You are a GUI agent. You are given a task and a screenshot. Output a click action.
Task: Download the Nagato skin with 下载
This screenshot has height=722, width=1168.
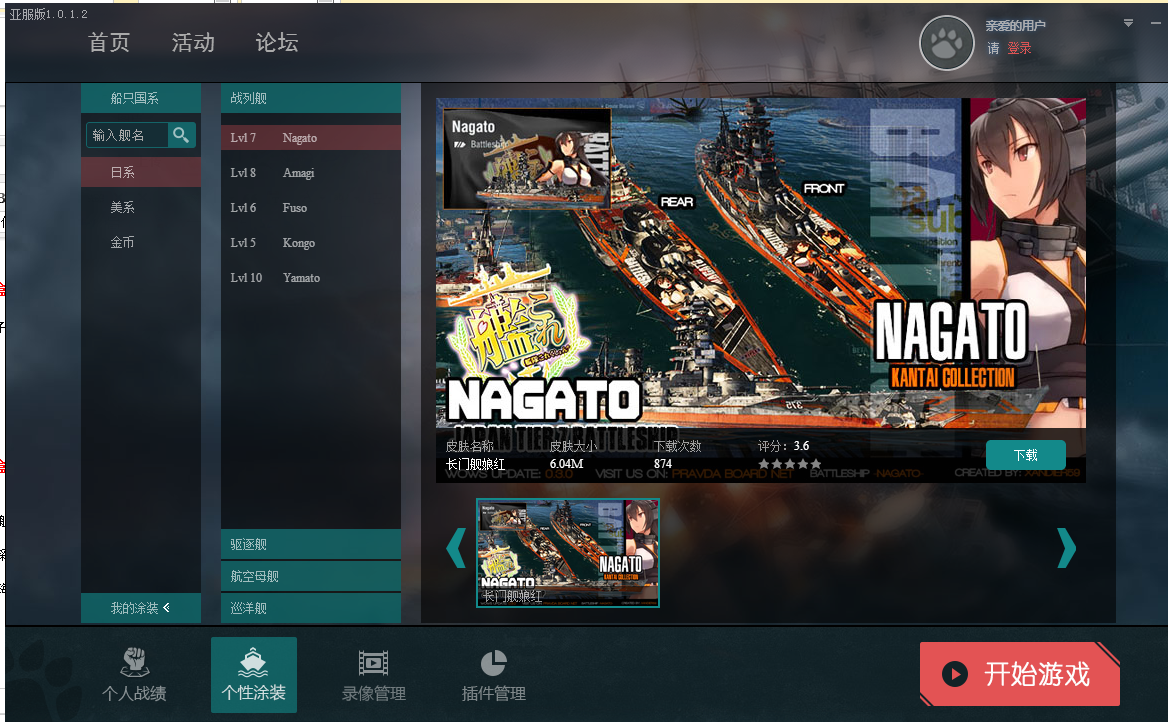click(1025, 455)
